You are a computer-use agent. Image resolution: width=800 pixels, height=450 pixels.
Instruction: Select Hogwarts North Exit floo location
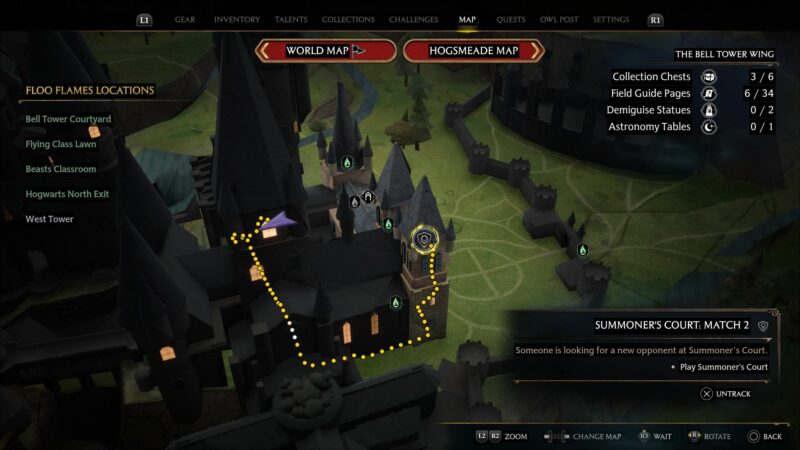coord(67,194)
